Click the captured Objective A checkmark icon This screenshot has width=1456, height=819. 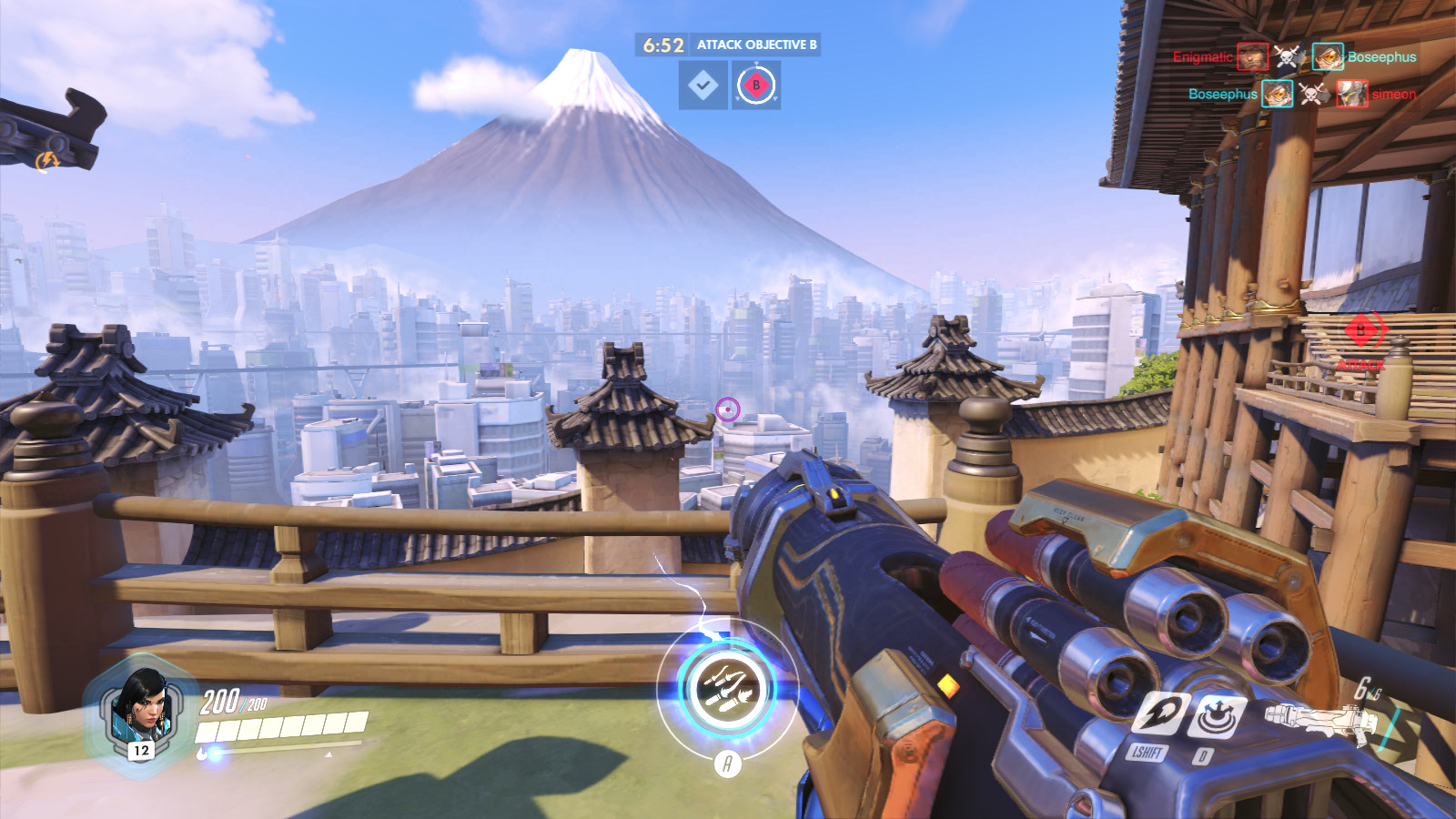click(x=703, y=86)
